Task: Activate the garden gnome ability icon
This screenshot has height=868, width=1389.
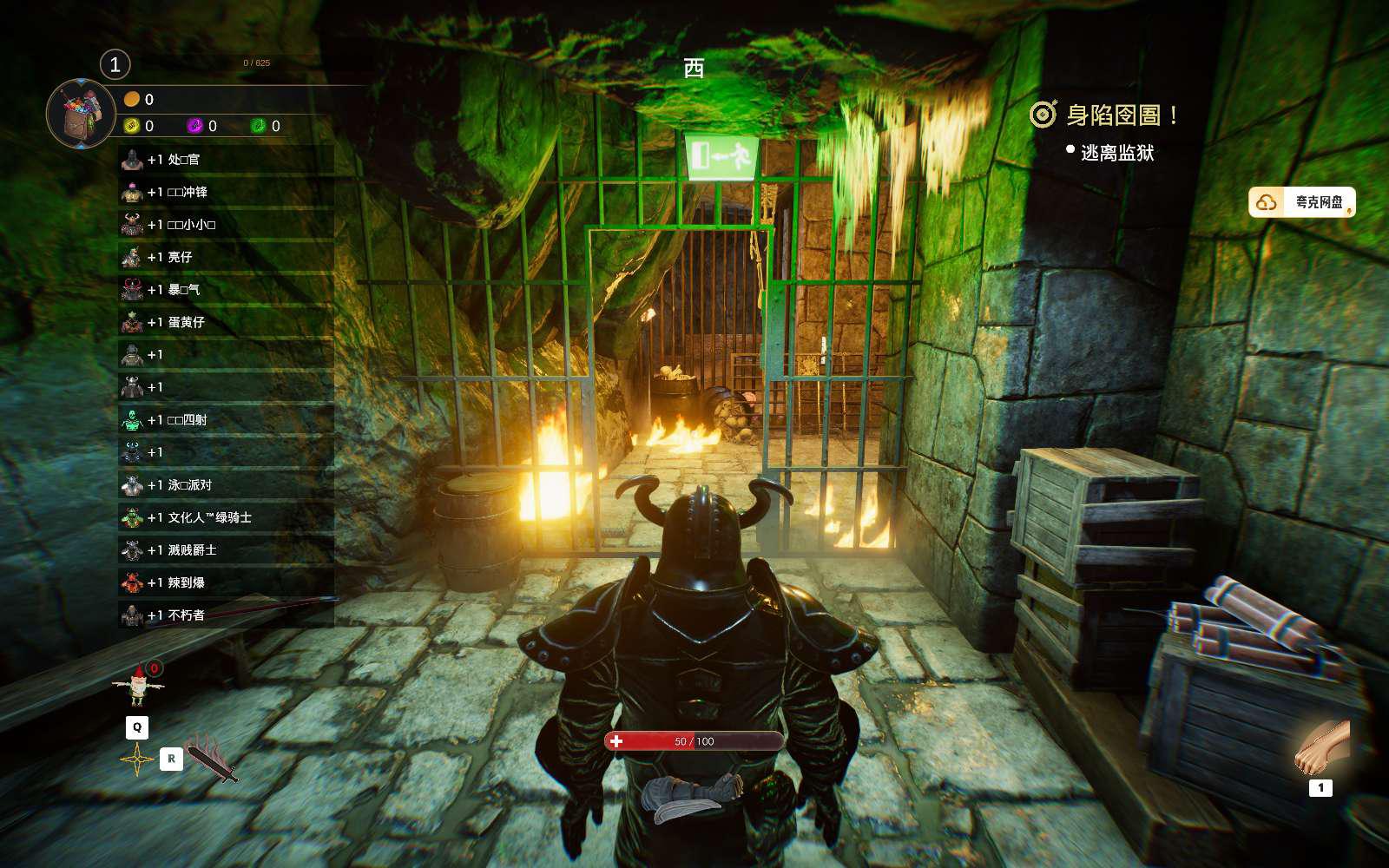Action: tap(138, 686)
